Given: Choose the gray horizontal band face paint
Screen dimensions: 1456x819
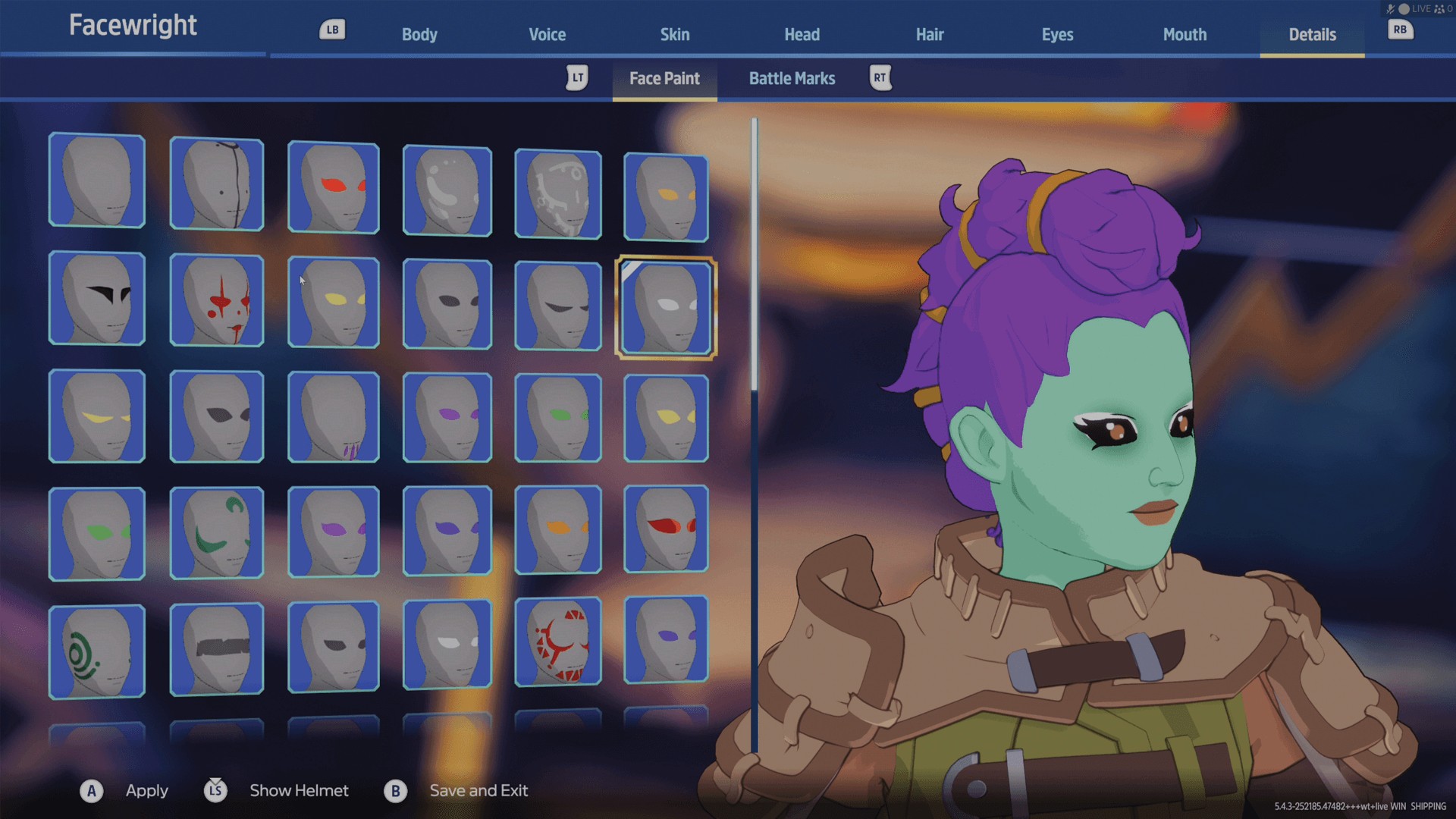Looking at the screenshot, I should tap(217, 649).
